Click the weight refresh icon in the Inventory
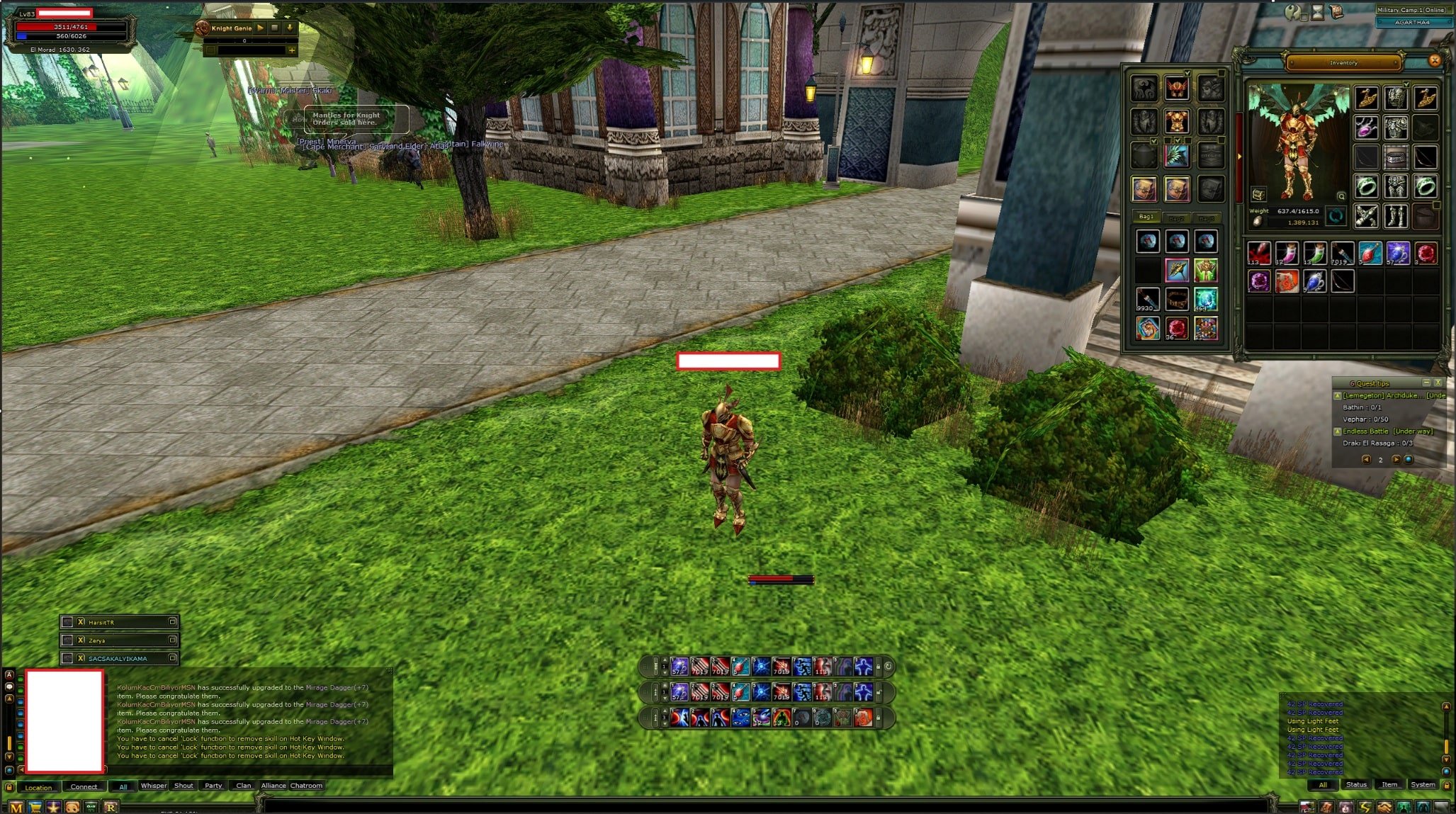The height and width of the screenshot is (814, 1456). 1335,217
